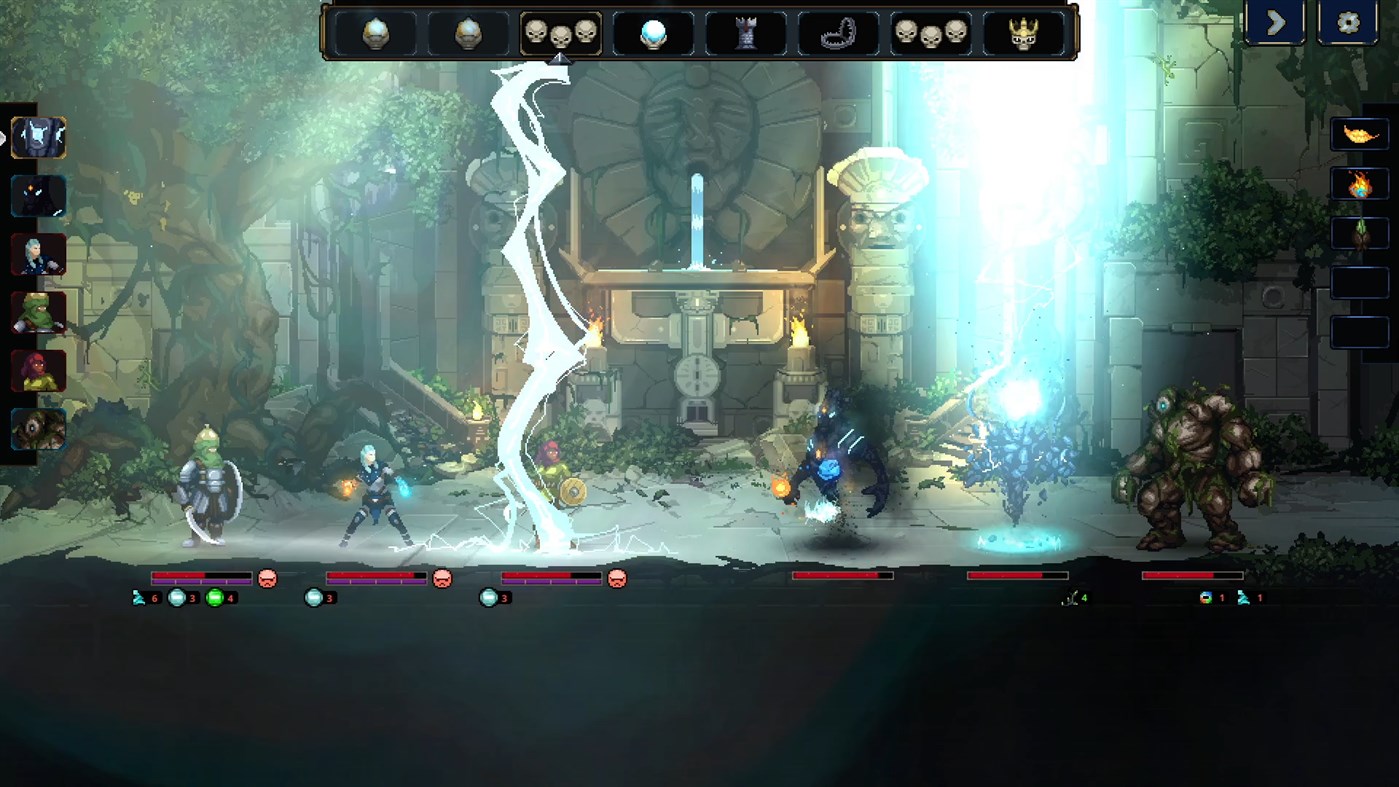Activate the triple skulls ability
The width and height of the screenshot is (1399, 787).
pos(560,32)
